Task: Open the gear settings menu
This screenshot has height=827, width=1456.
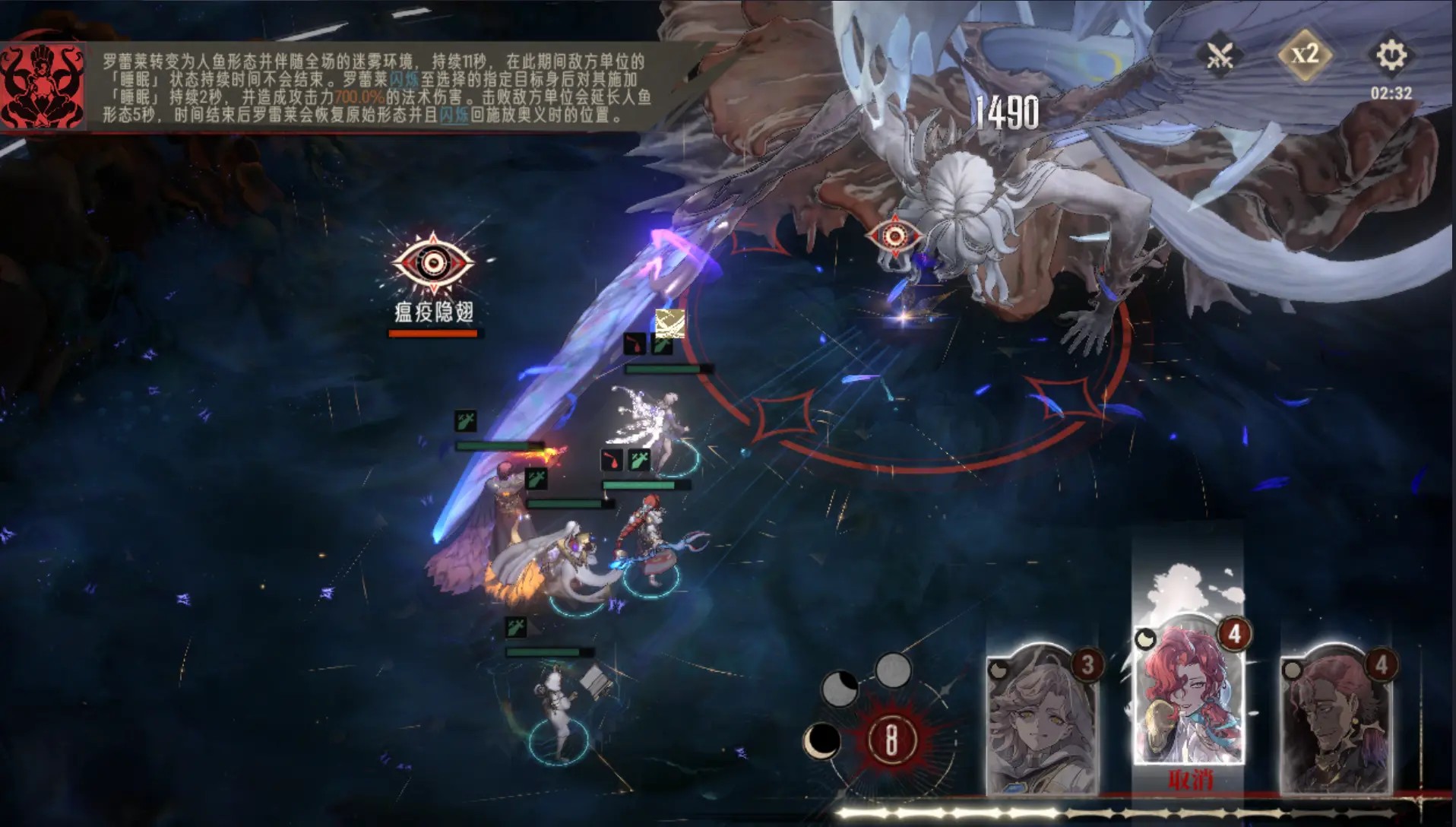Action: coord(1391,55)
